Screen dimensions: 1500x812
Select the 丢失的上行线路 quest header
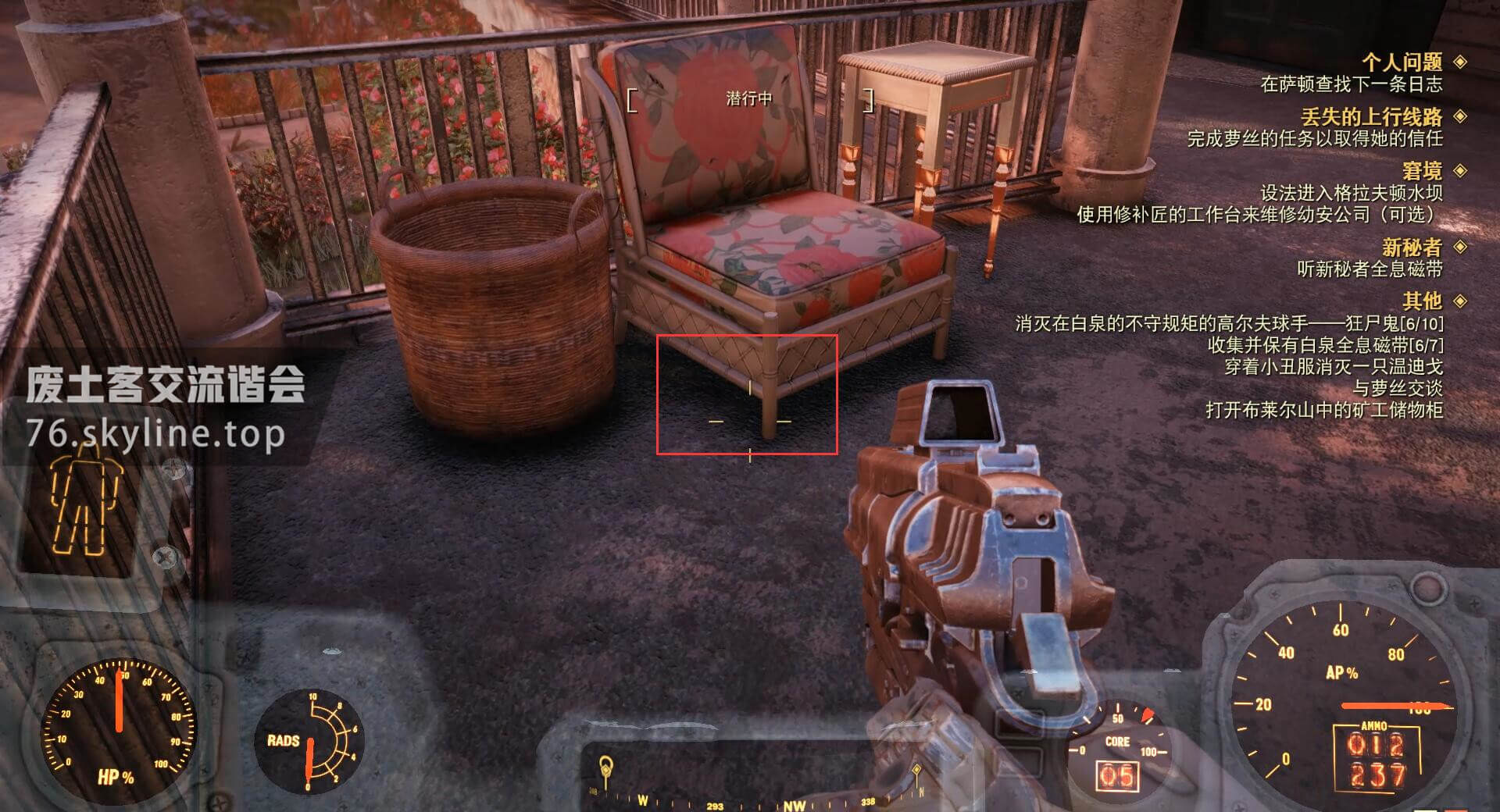pos(1371,117)
